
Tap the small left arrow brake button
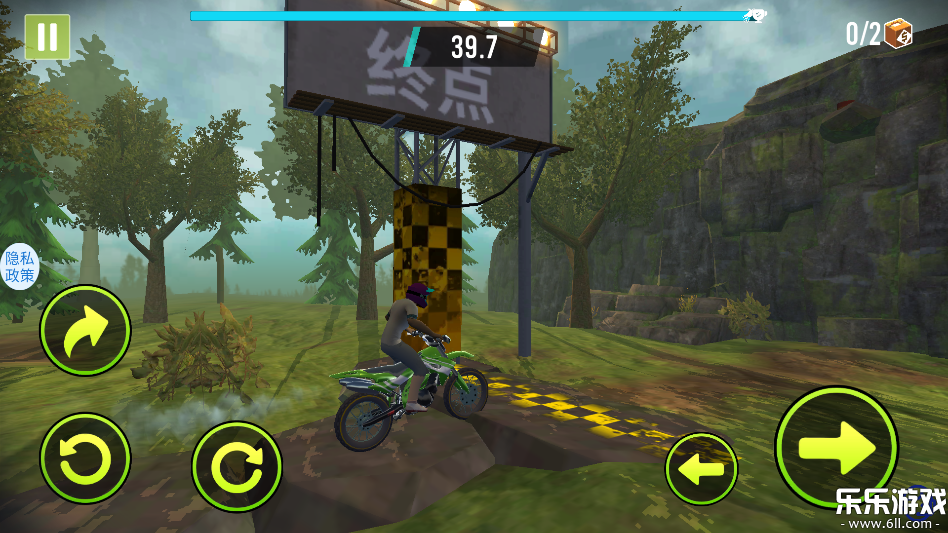tap(701, 468)
